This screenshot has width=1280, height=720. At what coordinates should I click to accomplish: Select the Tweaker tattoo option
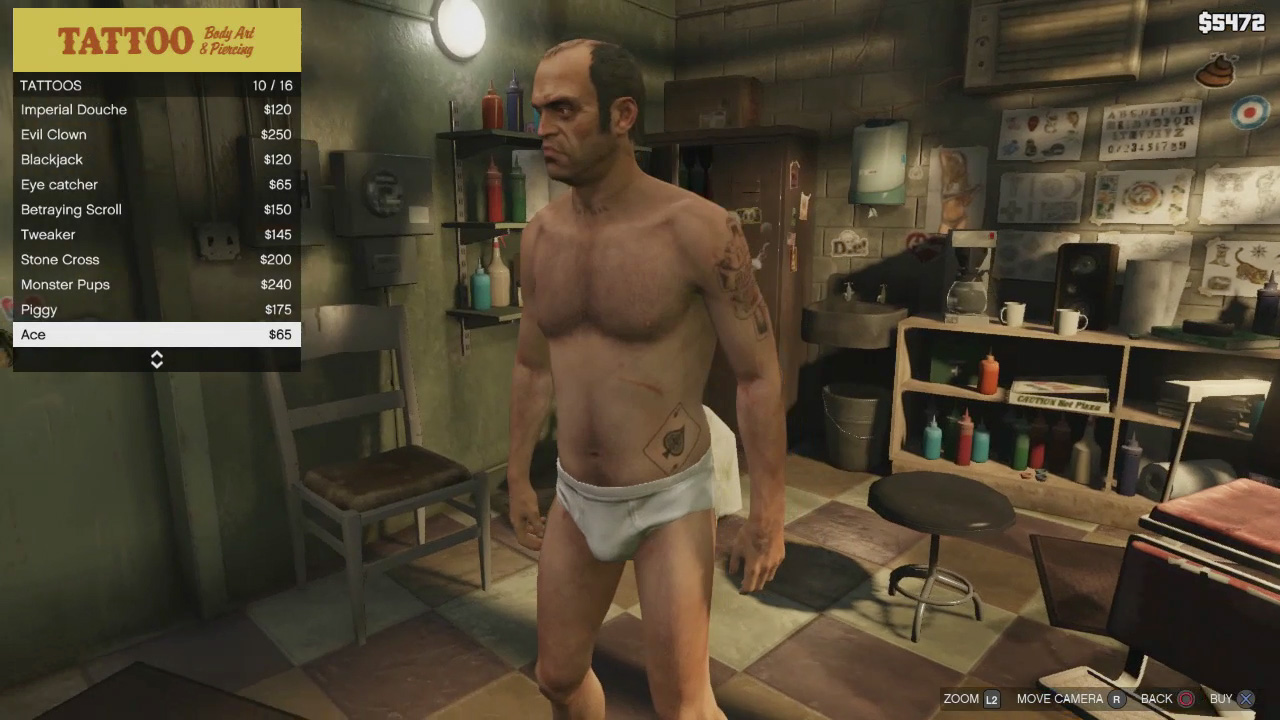[156, 235]
